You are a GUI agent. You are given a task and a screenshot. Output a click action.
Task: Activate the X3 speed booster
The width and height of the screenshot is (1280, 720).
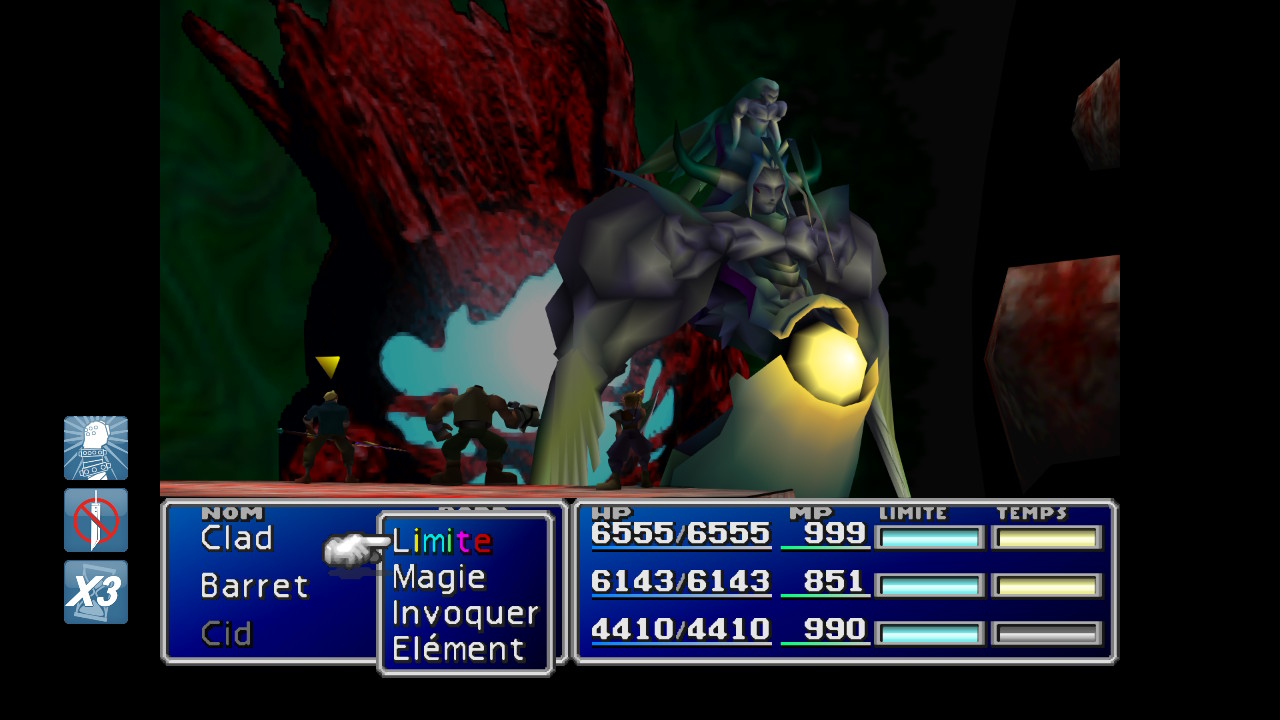(x=96, y=592)
